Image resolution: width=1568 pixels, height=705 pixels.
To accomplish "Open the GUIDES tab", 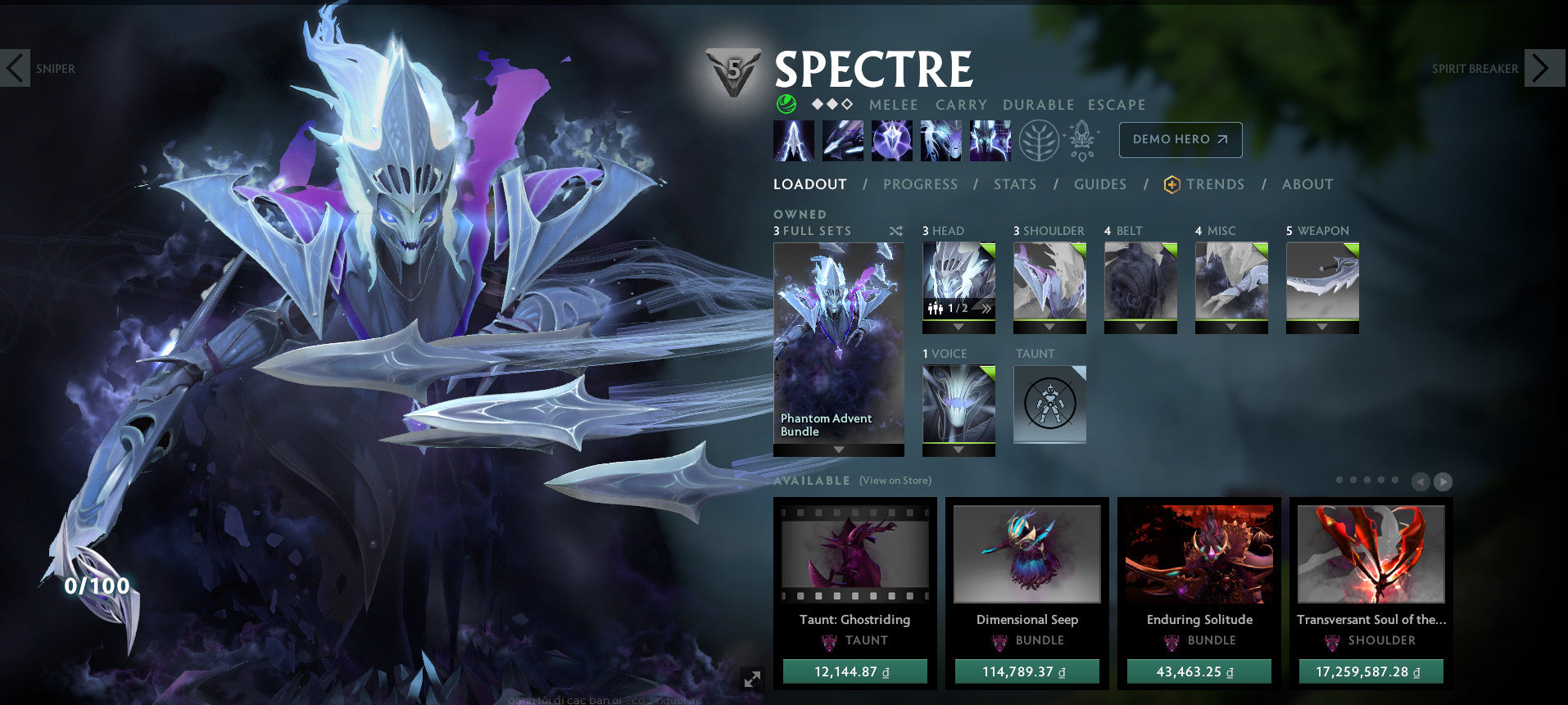I will [1100, 184].
